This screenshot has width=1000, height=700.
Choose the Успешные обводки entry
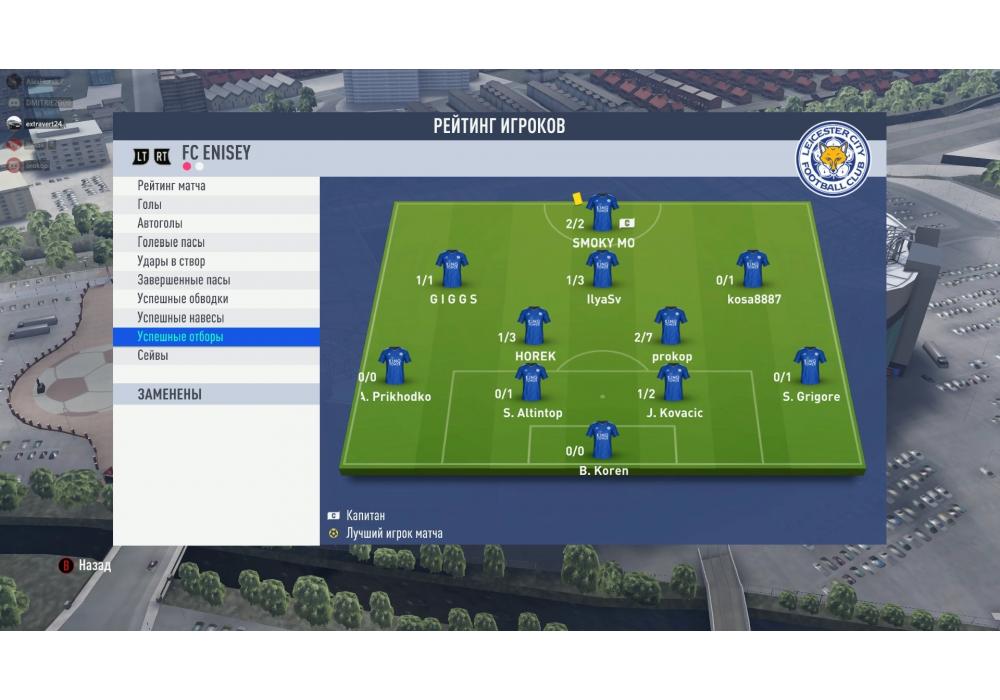pyautogui.click(x=216, y=299)
